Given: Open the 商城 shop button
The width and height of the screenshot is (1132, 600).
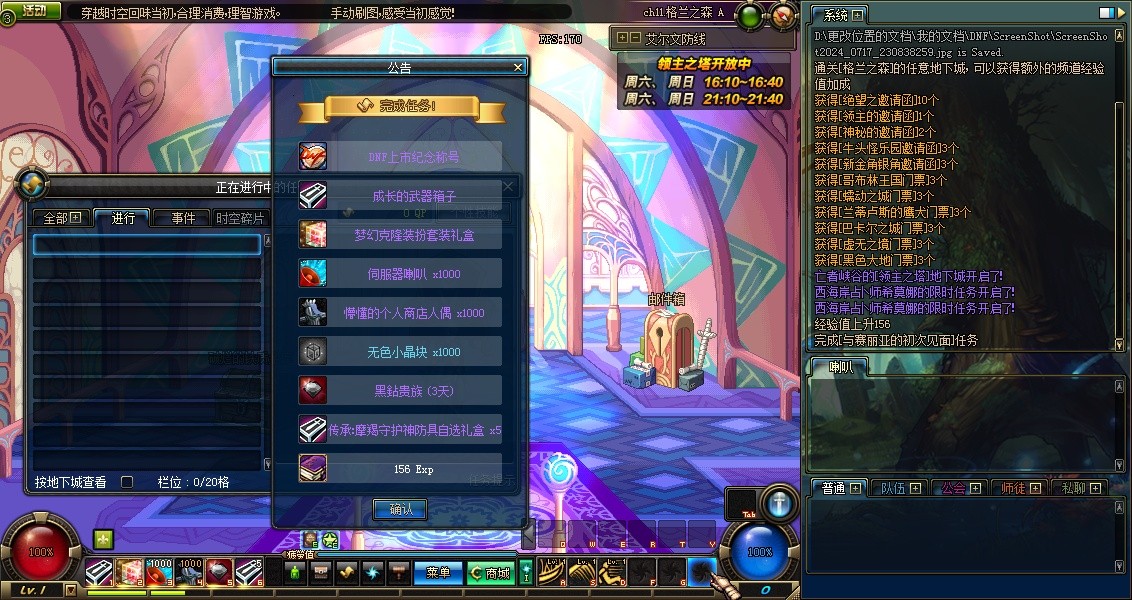Looking at the screenshot, I should tap(490, 573).
